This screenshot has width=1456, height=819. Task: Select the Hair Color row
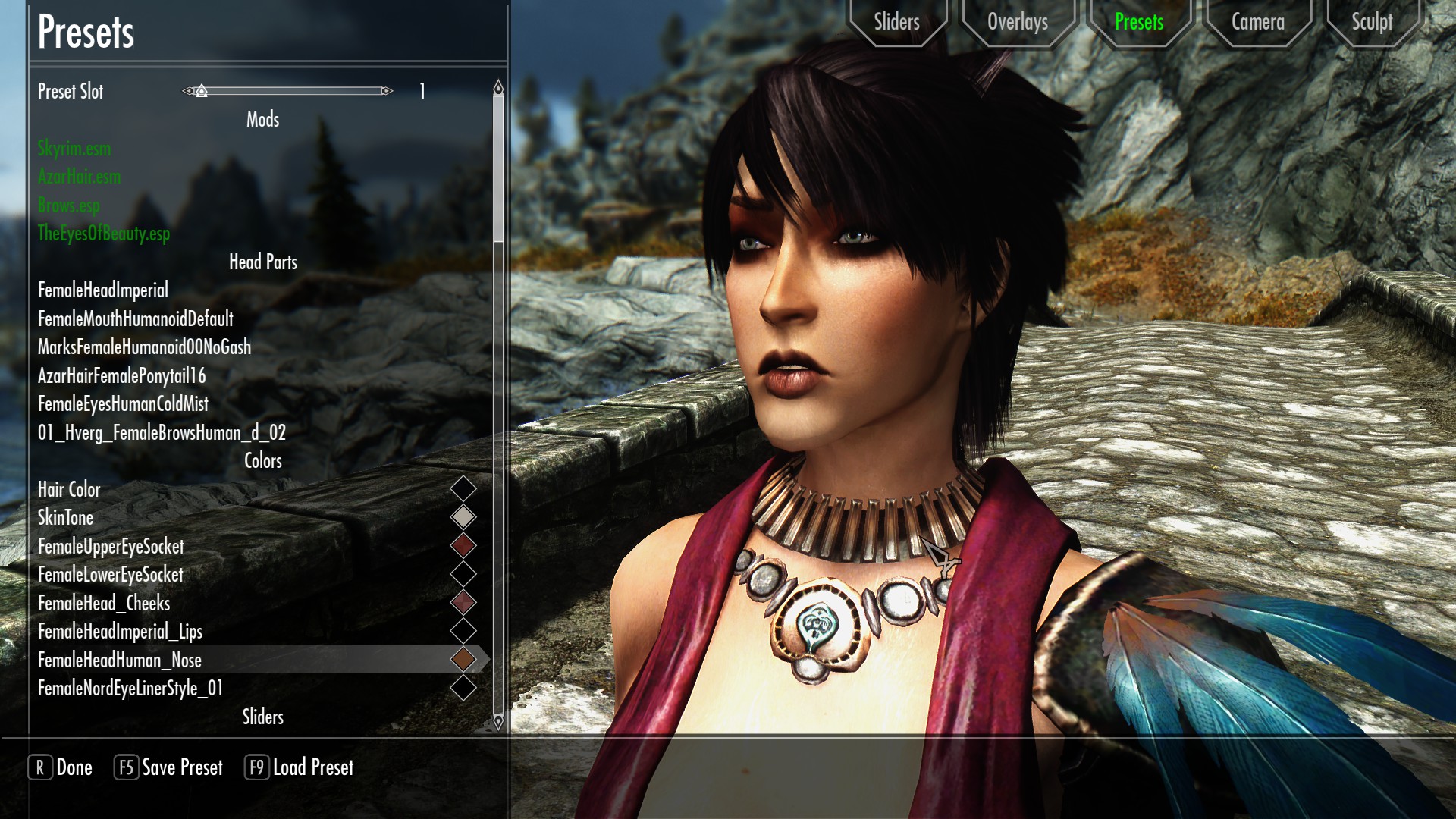point(69,490)
